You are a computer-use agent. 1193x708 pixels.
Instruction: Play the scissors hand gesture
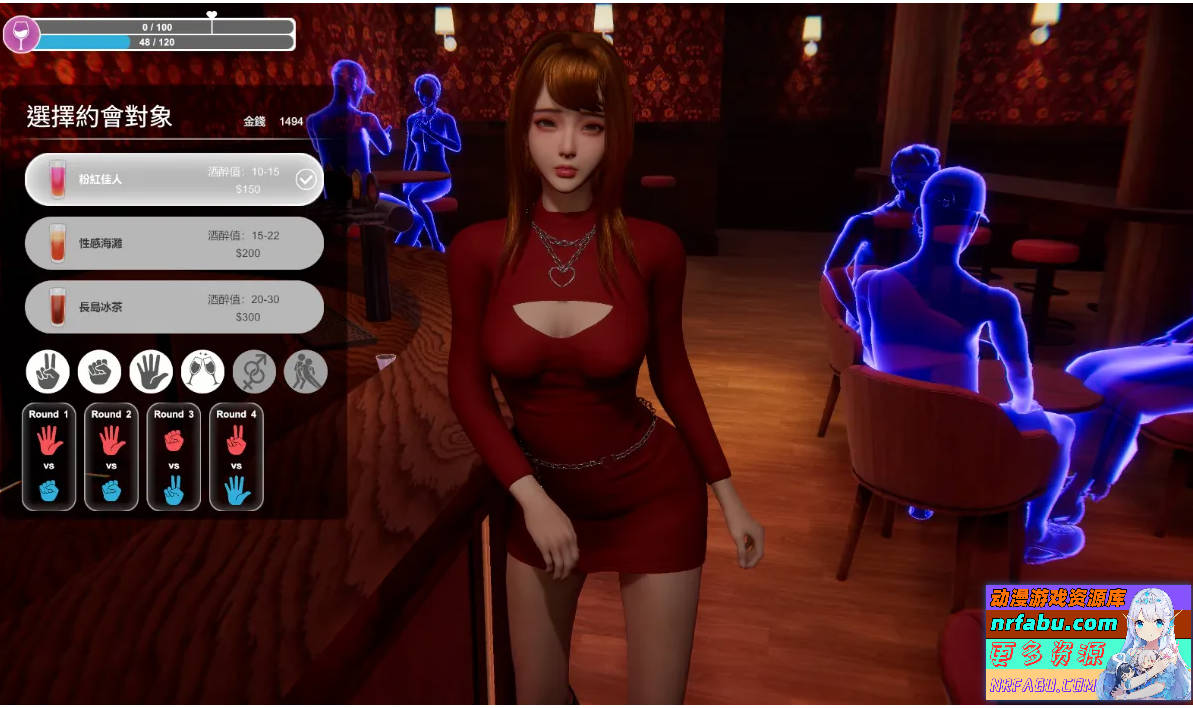pyautogui.click(x=47, y=372)
